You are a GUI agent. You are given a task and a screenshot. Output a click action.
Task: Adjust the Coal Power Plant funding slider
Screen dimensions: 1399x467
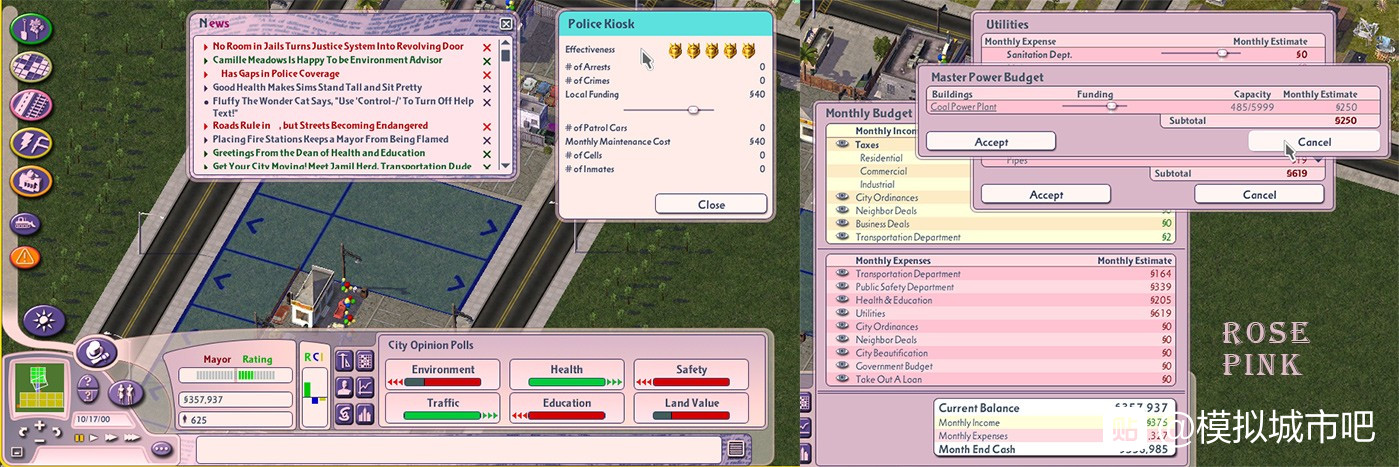pos(1111,106)
